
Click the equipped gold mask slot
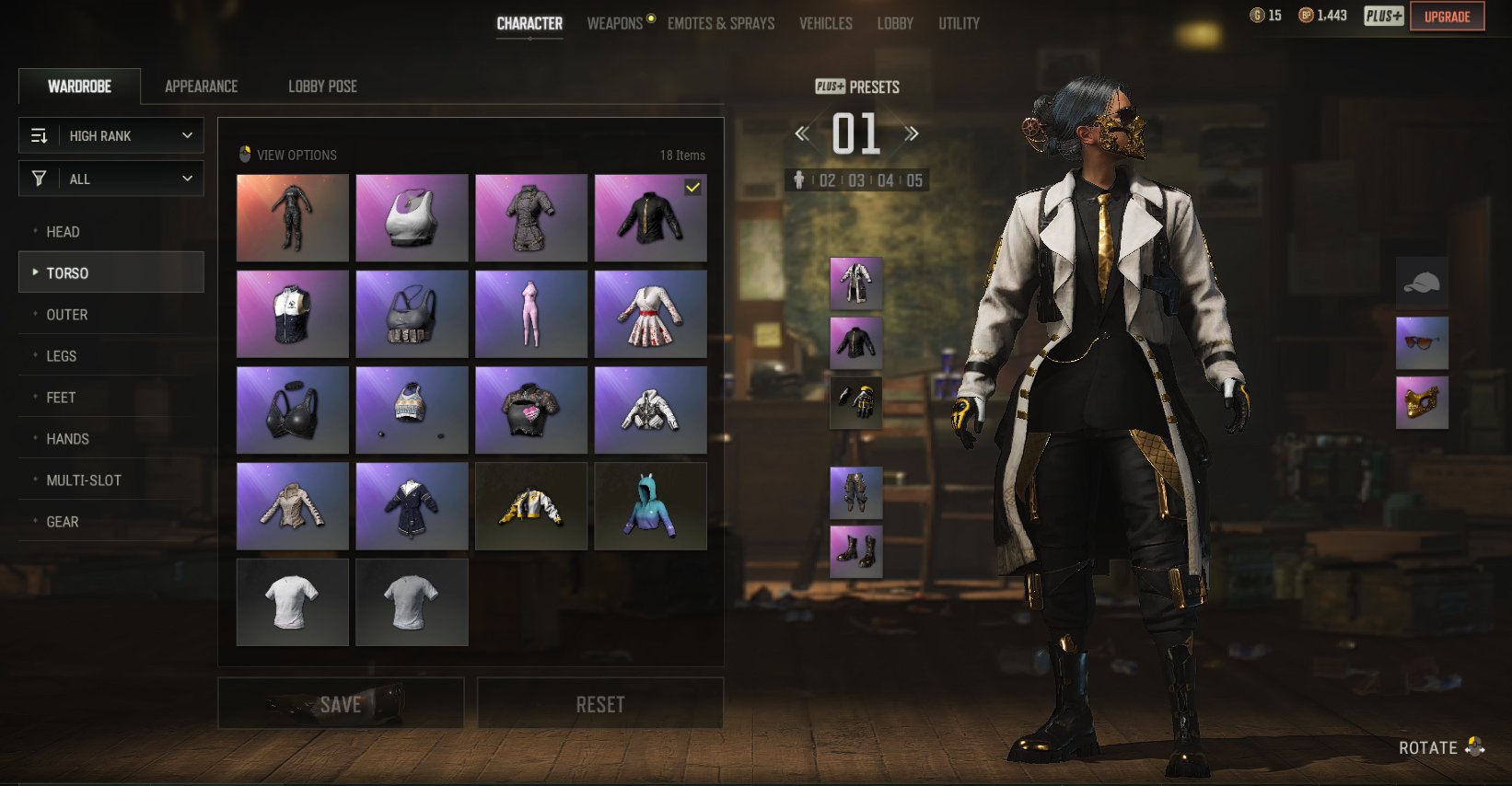click(1422, 403)
